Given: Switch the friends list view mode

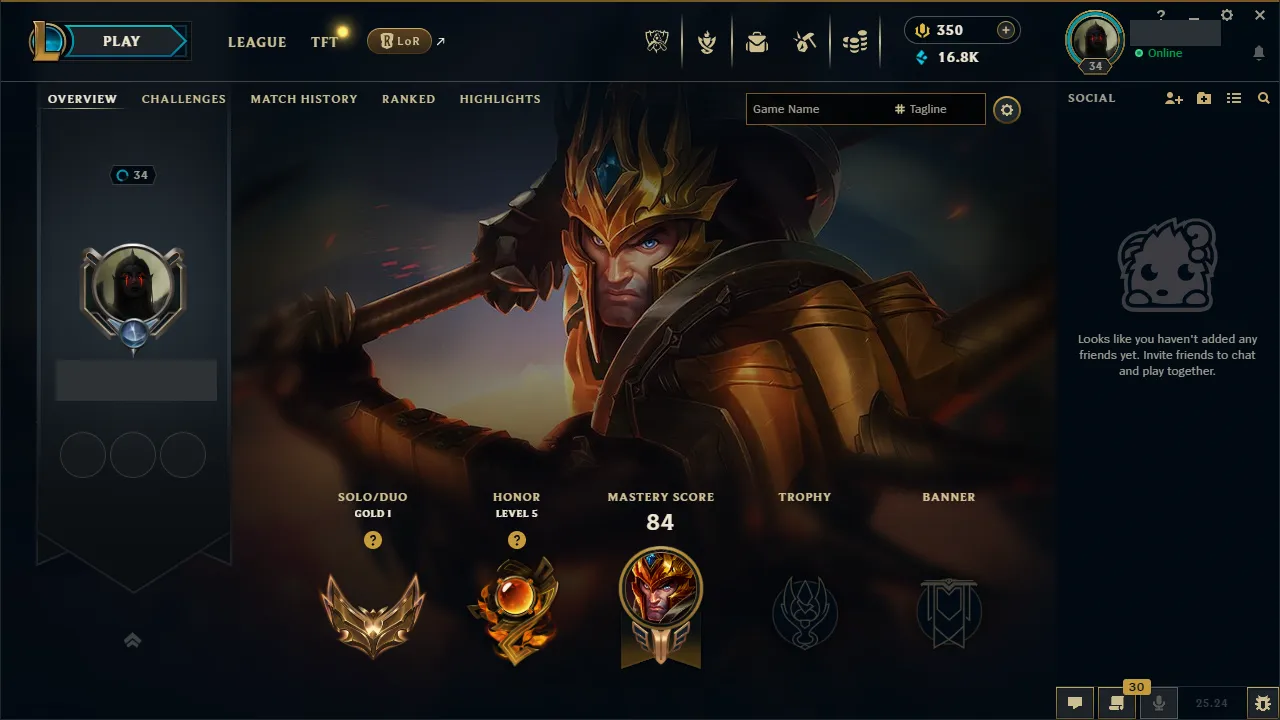Looking at the screenshot, I should coord(1233,98).
